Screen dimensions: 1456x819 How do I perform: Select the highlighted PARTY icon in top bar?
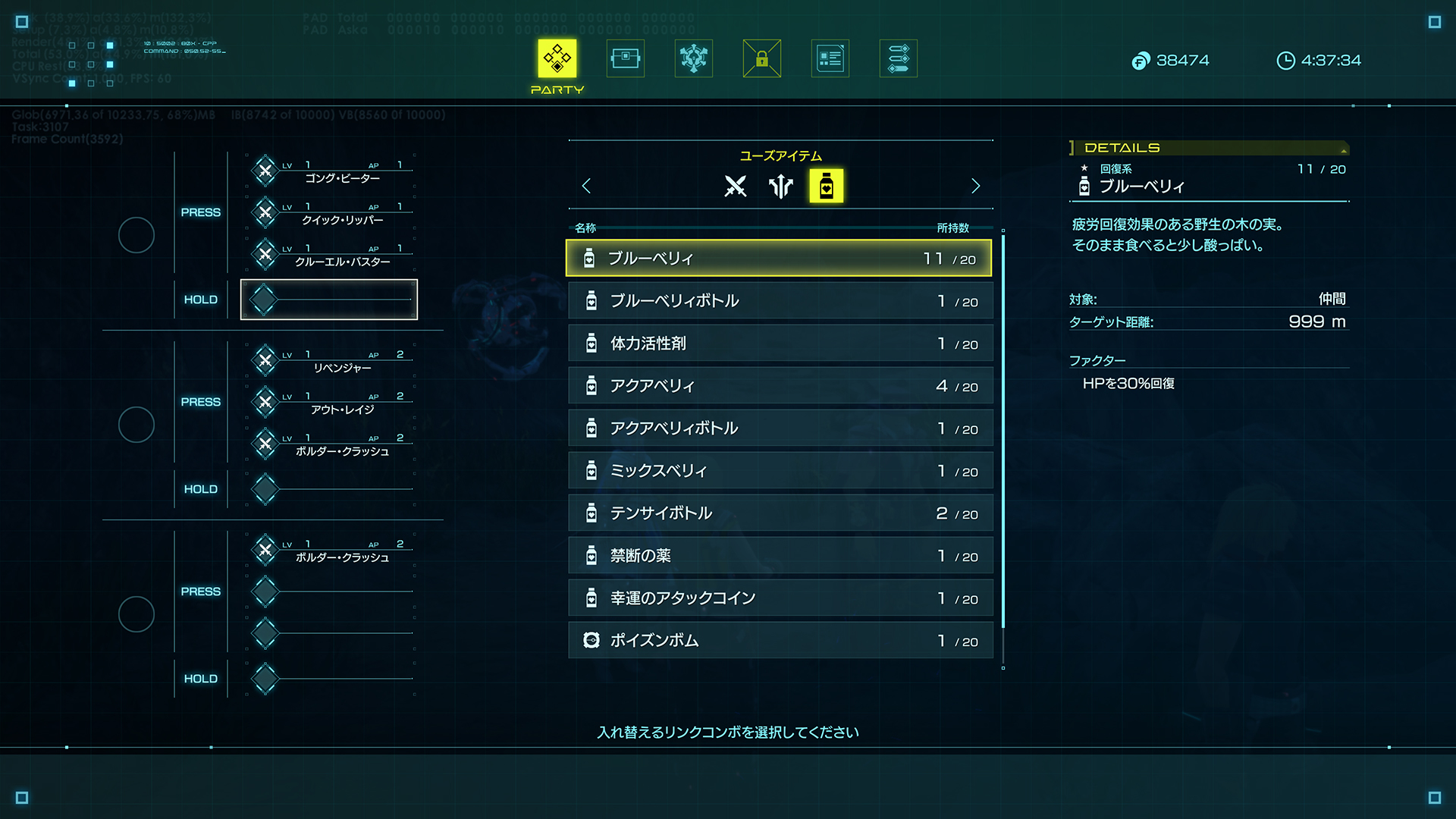coord(557,58)
